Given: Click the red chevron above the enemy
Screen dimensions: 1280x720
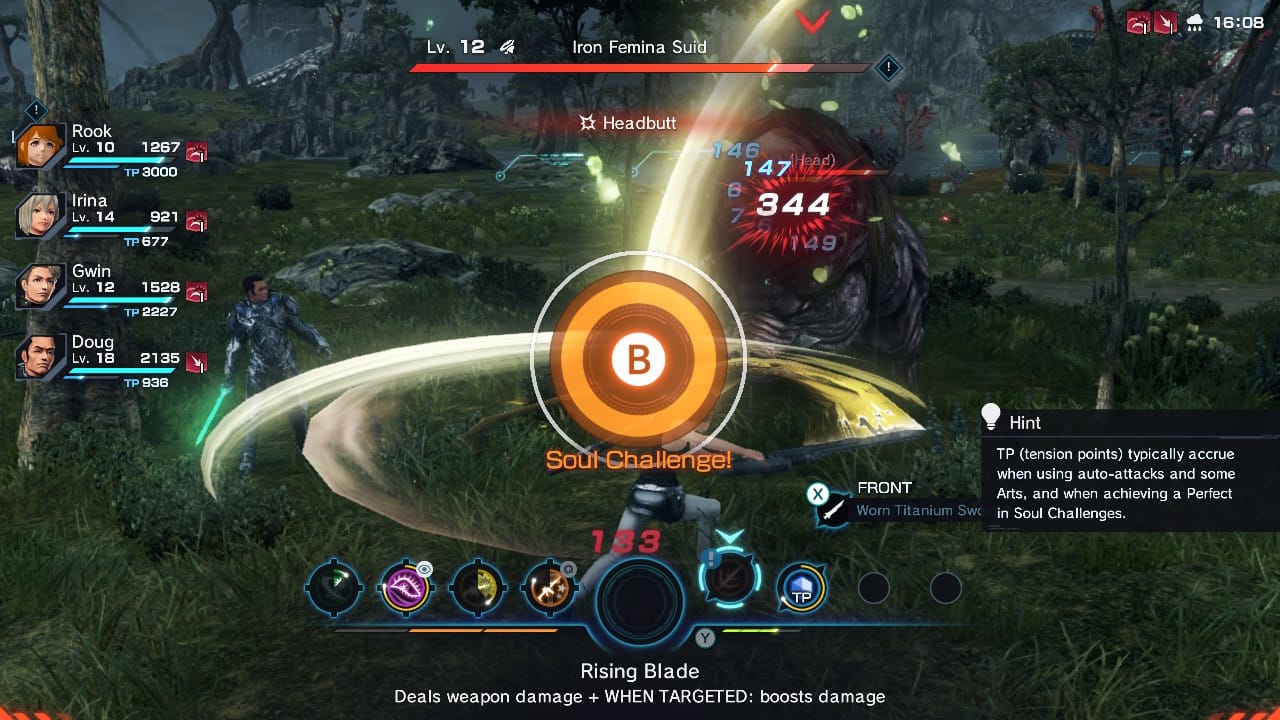Looking at the screenshot, I should tap(814, 20).
